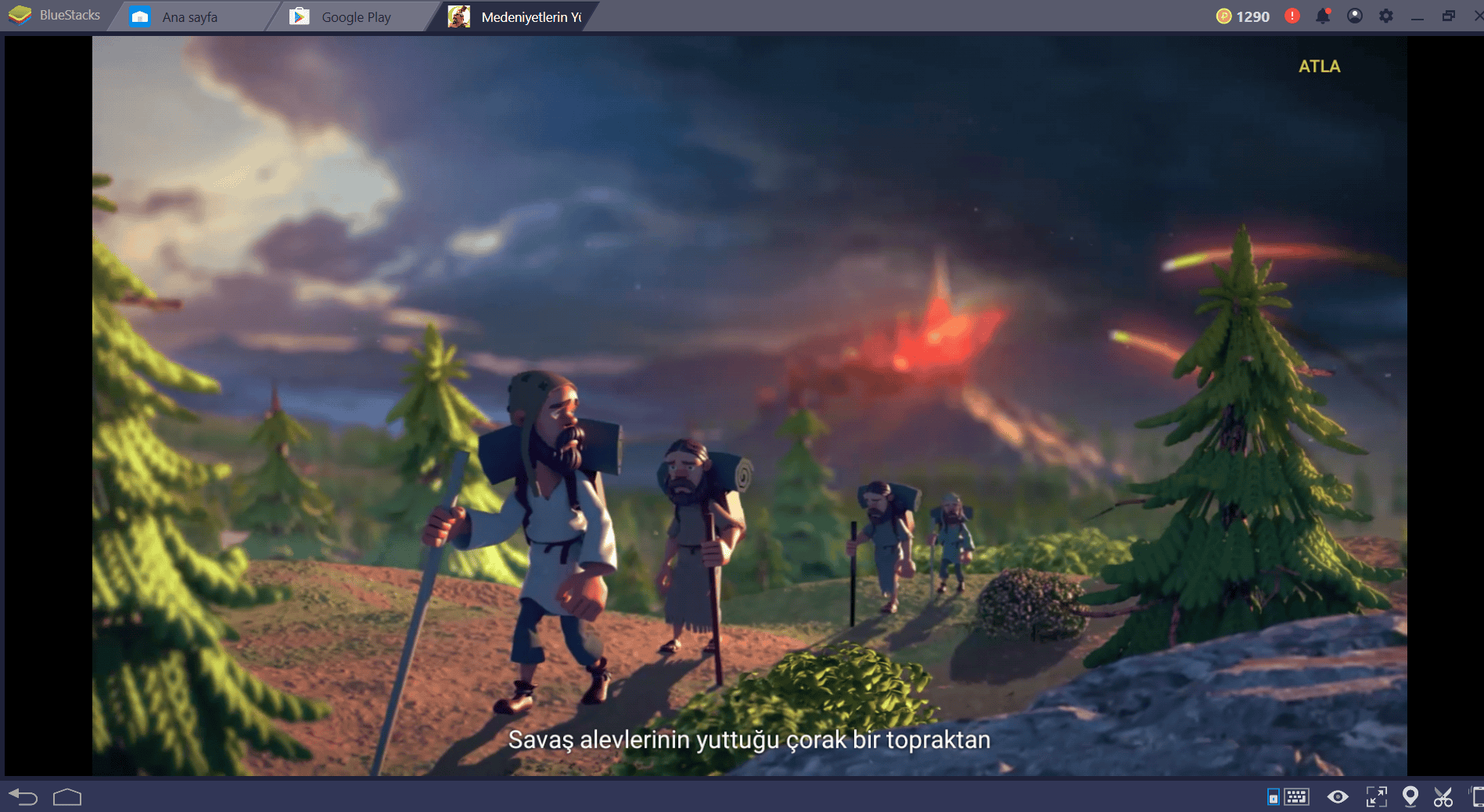Click the Pika points coin icon

pyautogui.click(x=1223, y=15)
